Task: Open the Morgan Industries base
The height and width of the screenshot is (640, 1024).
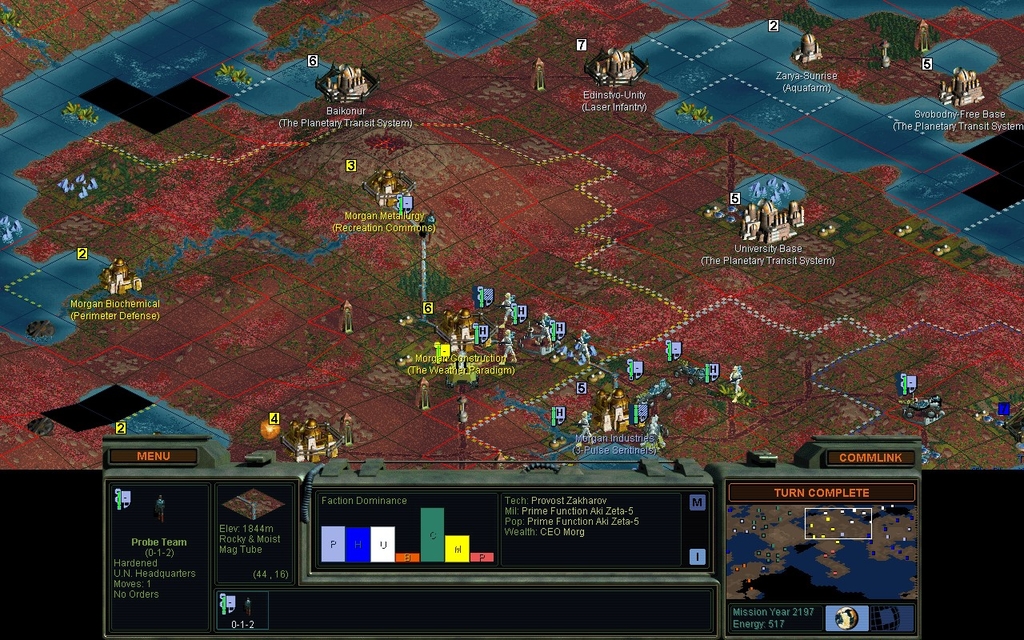Action: pyautogui.click(x=612, y=409)
